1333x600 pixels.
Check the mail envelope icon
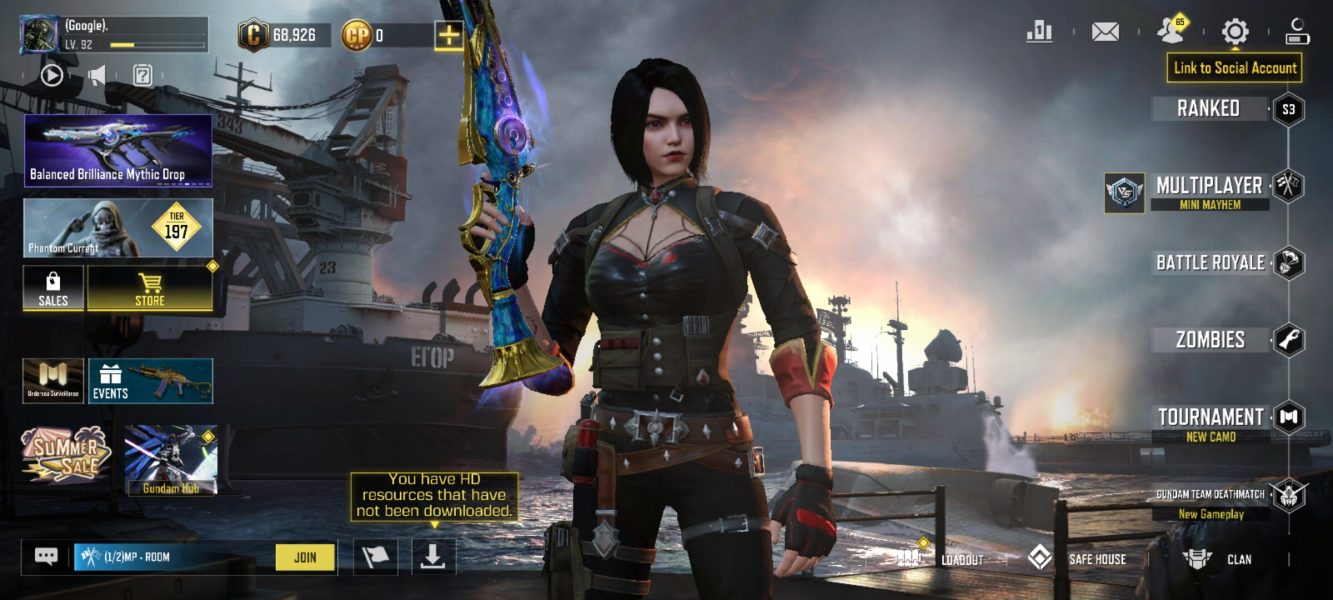[1105, 32]
